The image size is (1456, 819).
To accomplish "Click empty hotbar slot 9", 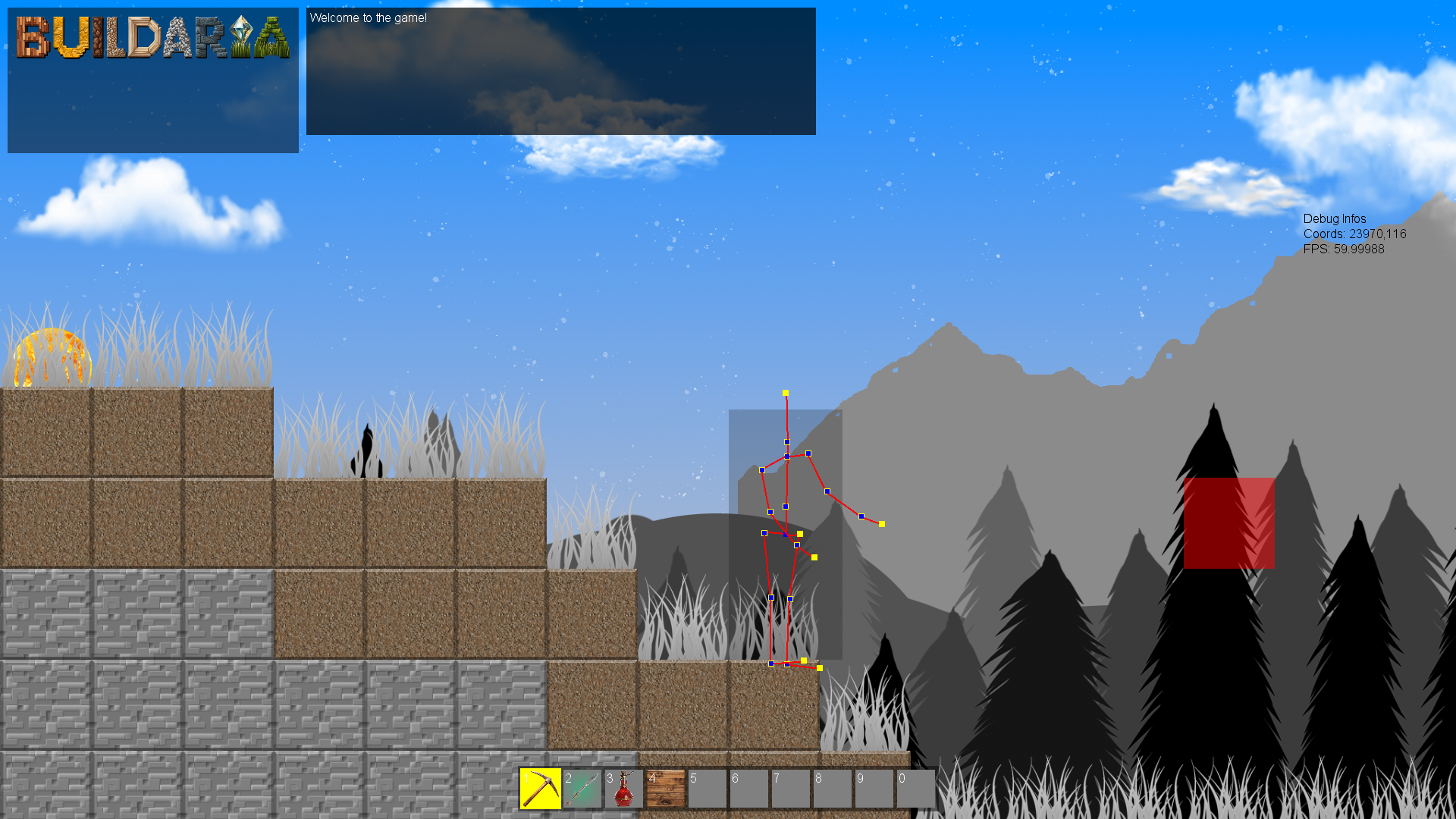I will [874, 789].
